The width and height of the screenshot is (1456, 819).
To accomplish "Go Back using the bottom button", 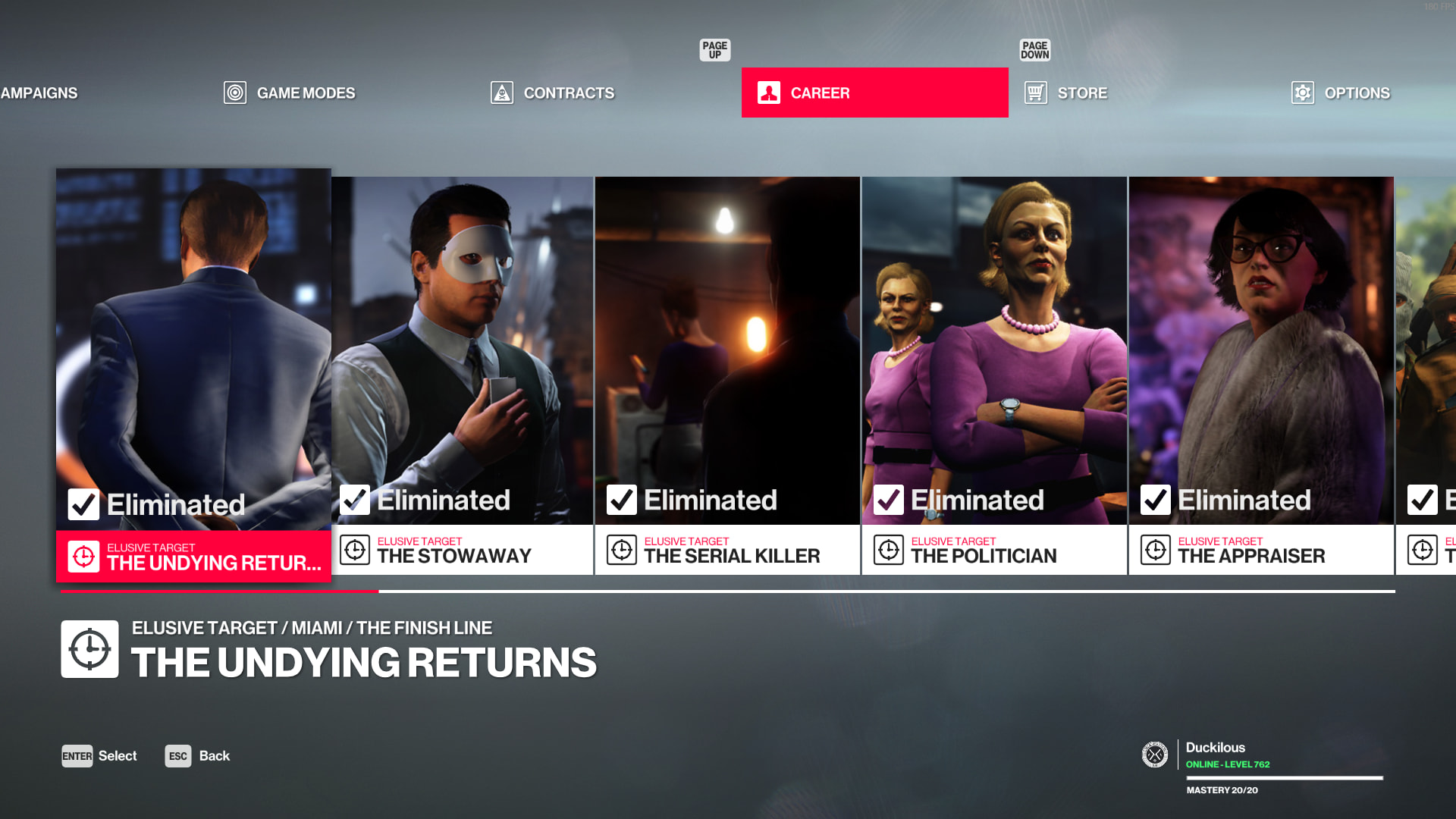I will [x=198, y=756].
